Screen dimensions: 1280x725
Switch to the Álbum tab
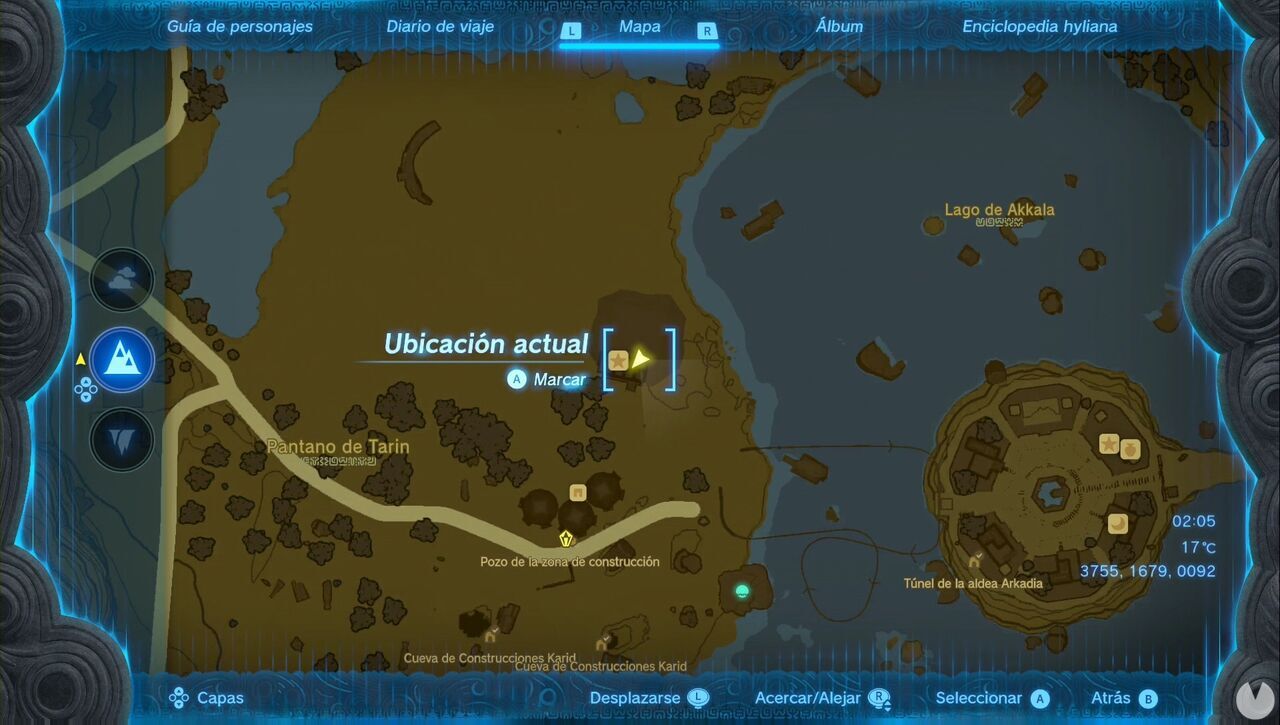[840, 26]
